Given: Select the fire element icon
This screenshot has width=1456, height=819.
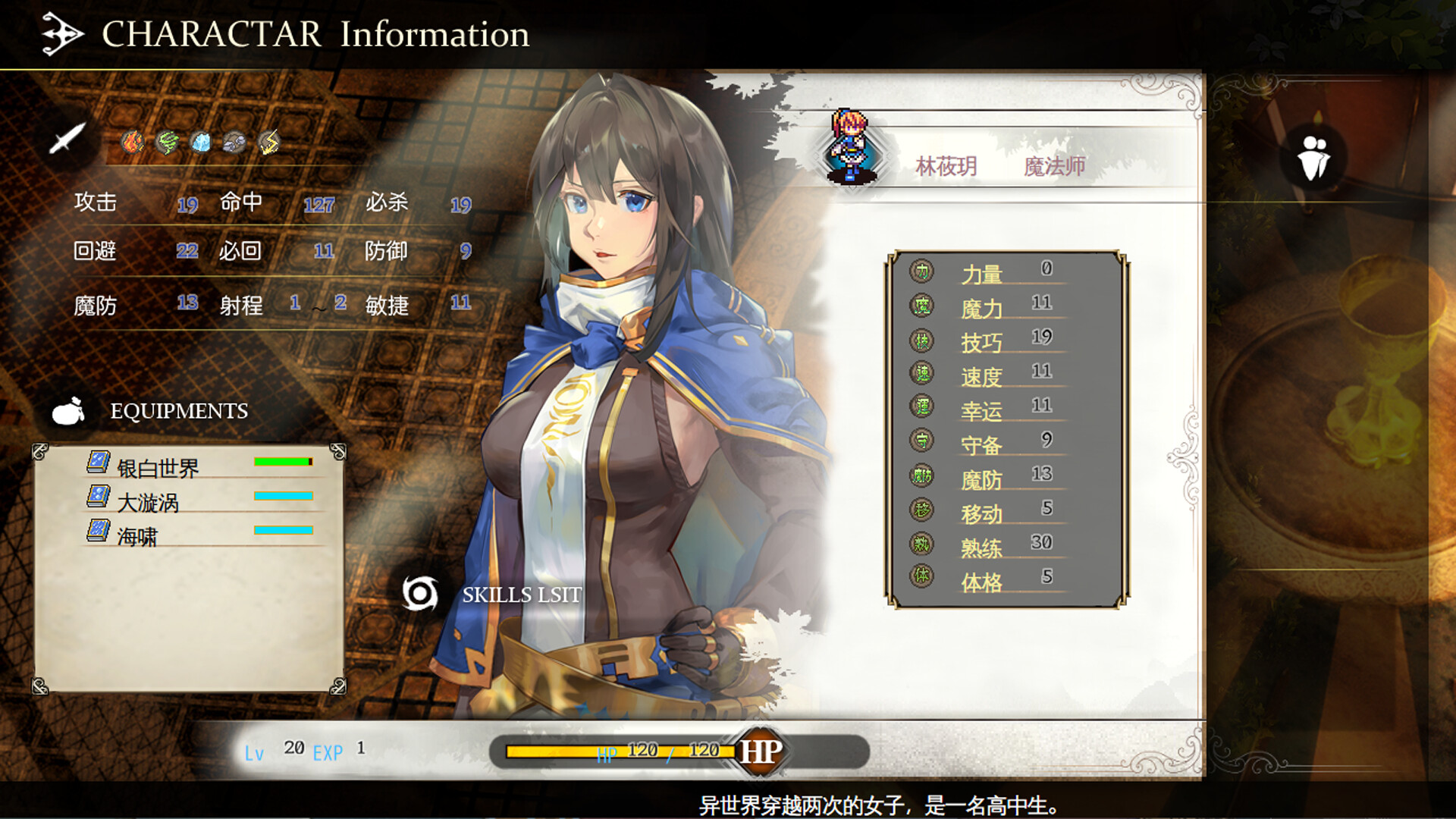Looking at the screenshot, I should (x=132, y=142).
